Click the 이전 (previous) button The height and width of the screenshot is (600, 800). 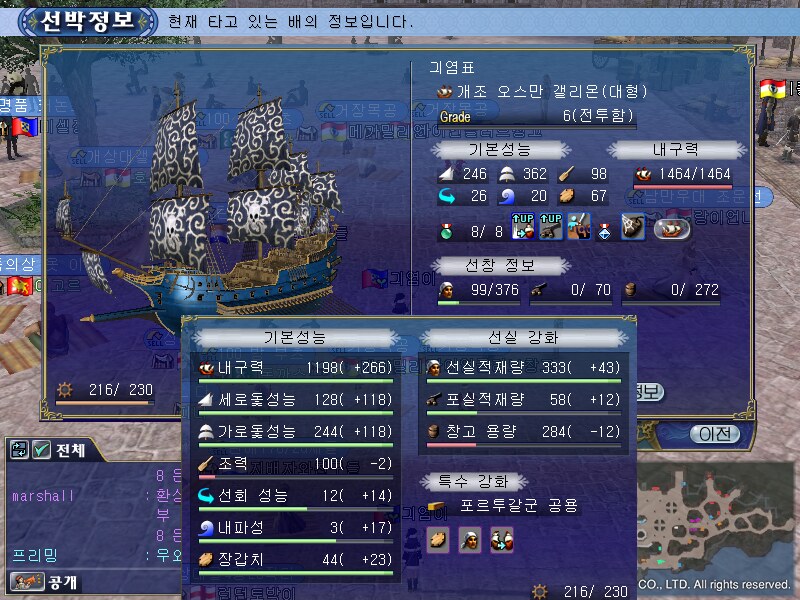tap(714, 433)
